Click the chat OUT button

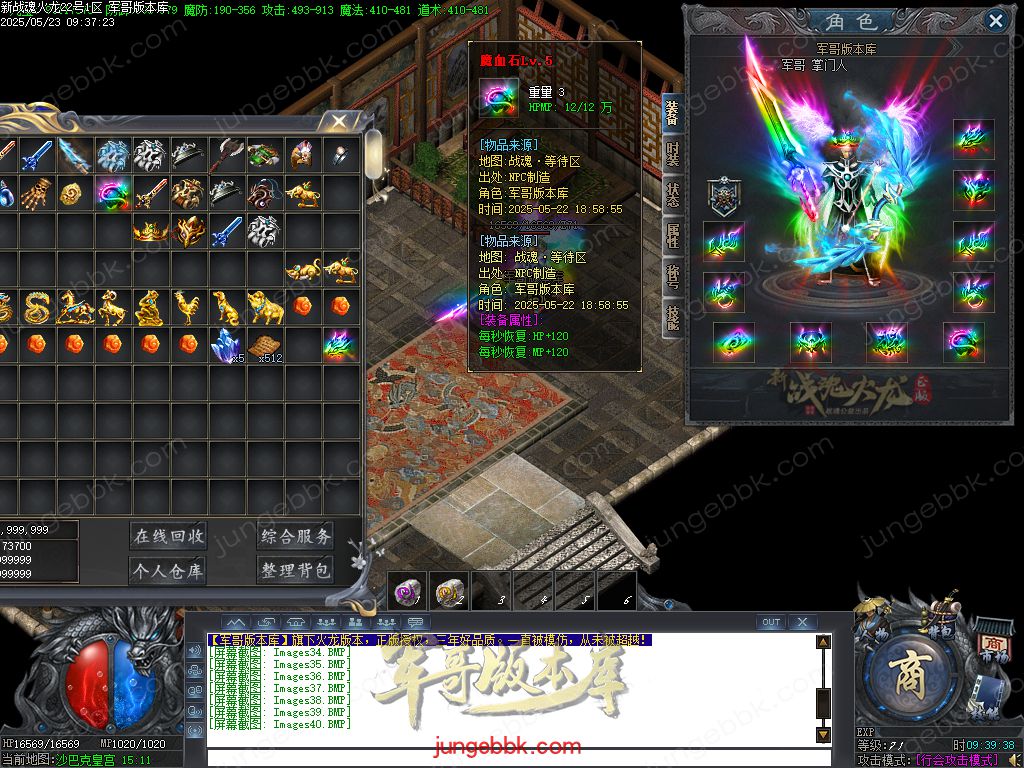click(x=770, y=622)
